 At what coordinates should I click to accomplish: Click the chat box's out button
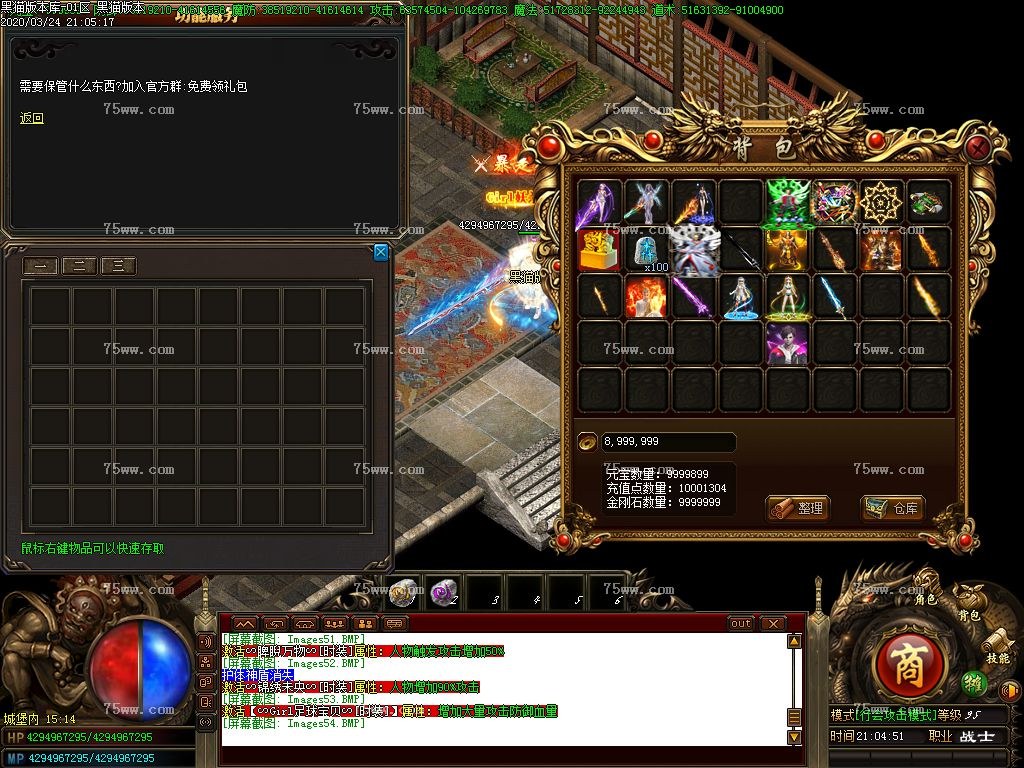coord(741,623)
